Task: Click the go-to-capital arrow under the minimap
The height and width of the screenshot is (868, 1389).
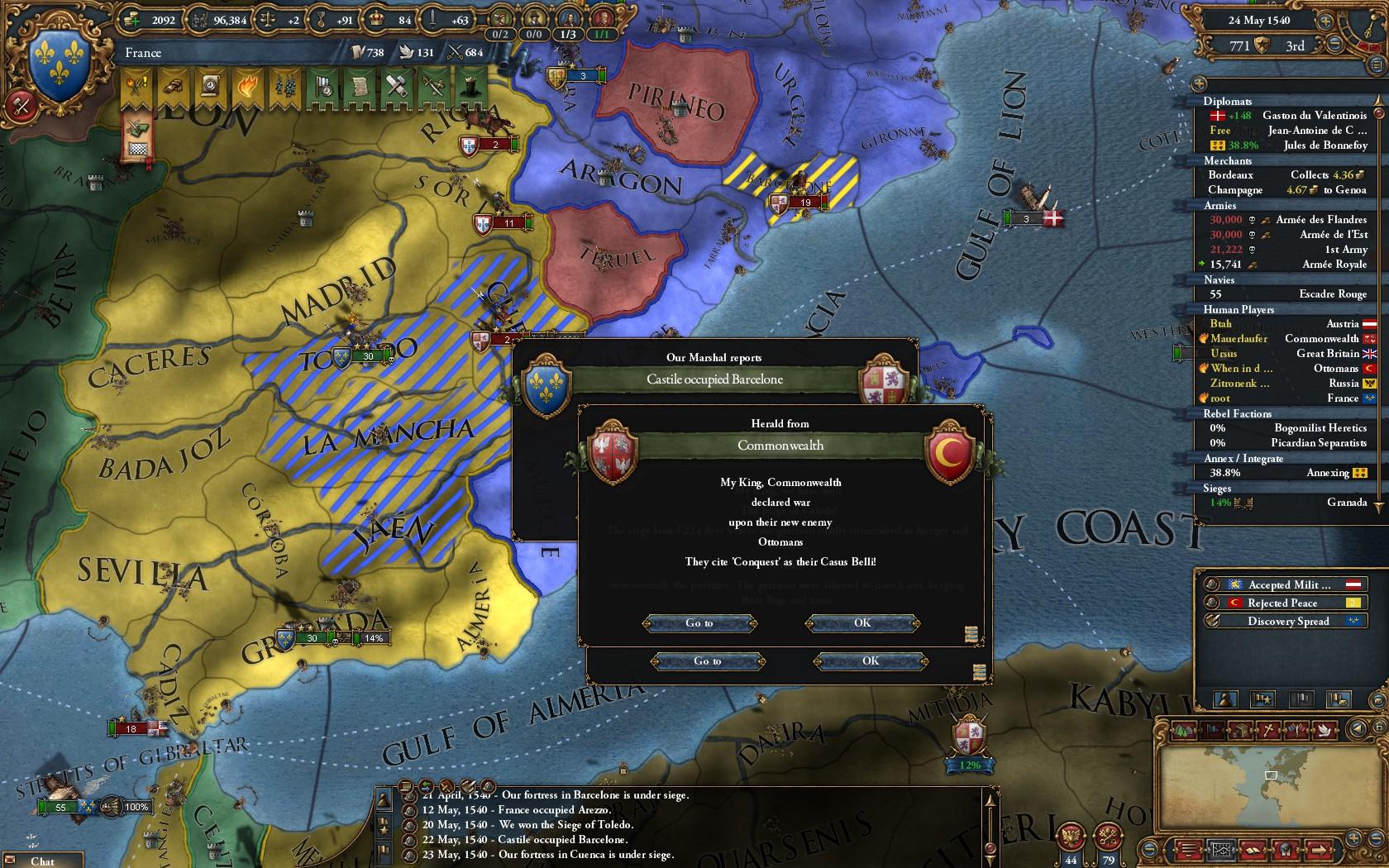Action: [1320, 849]
